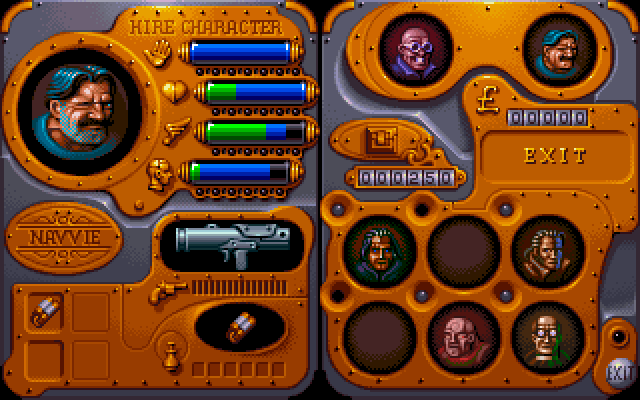Click the Navvie name plate

pos(62,237)
